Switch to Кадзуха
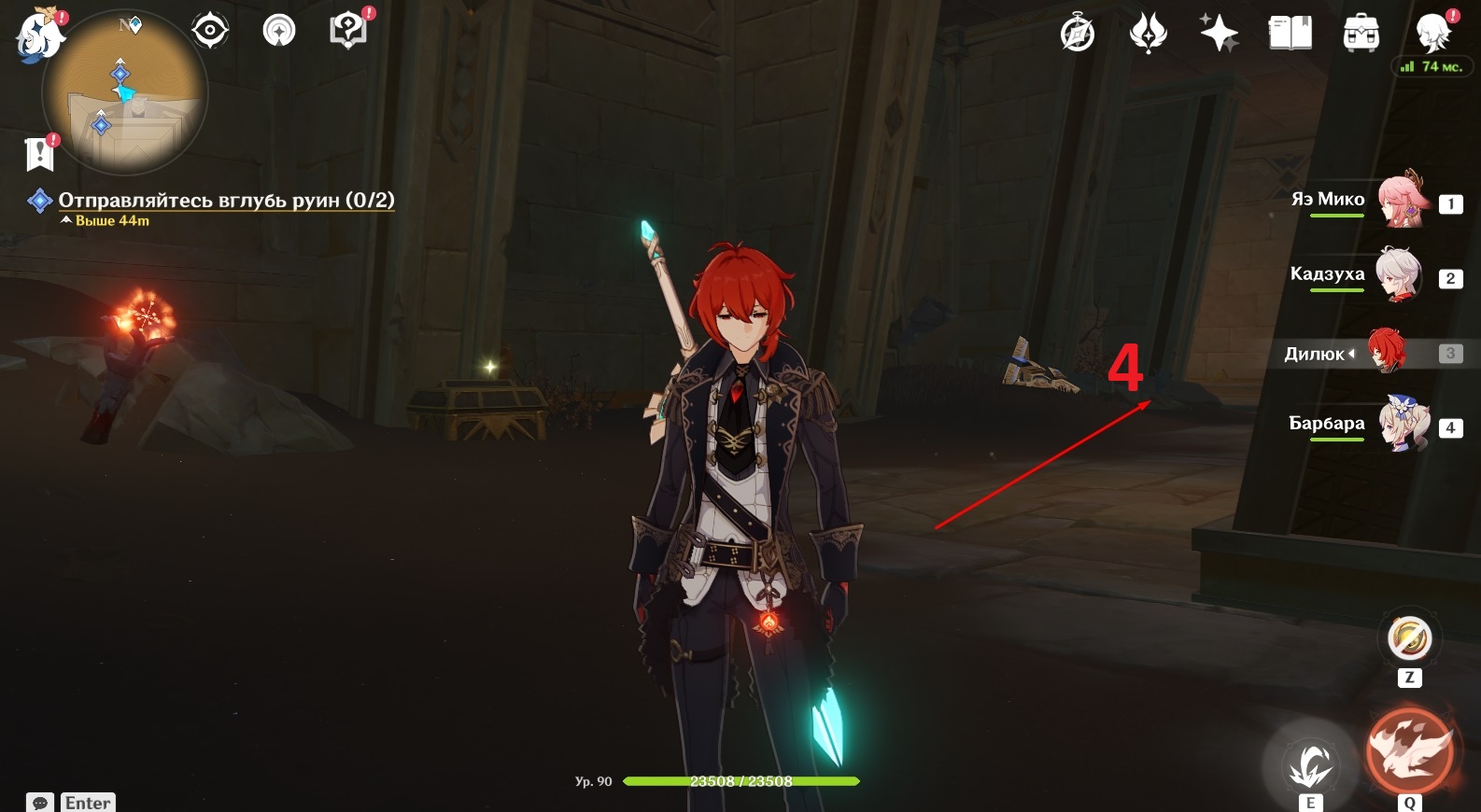This screenshot has height=812, width=1481. [1398, 276]
